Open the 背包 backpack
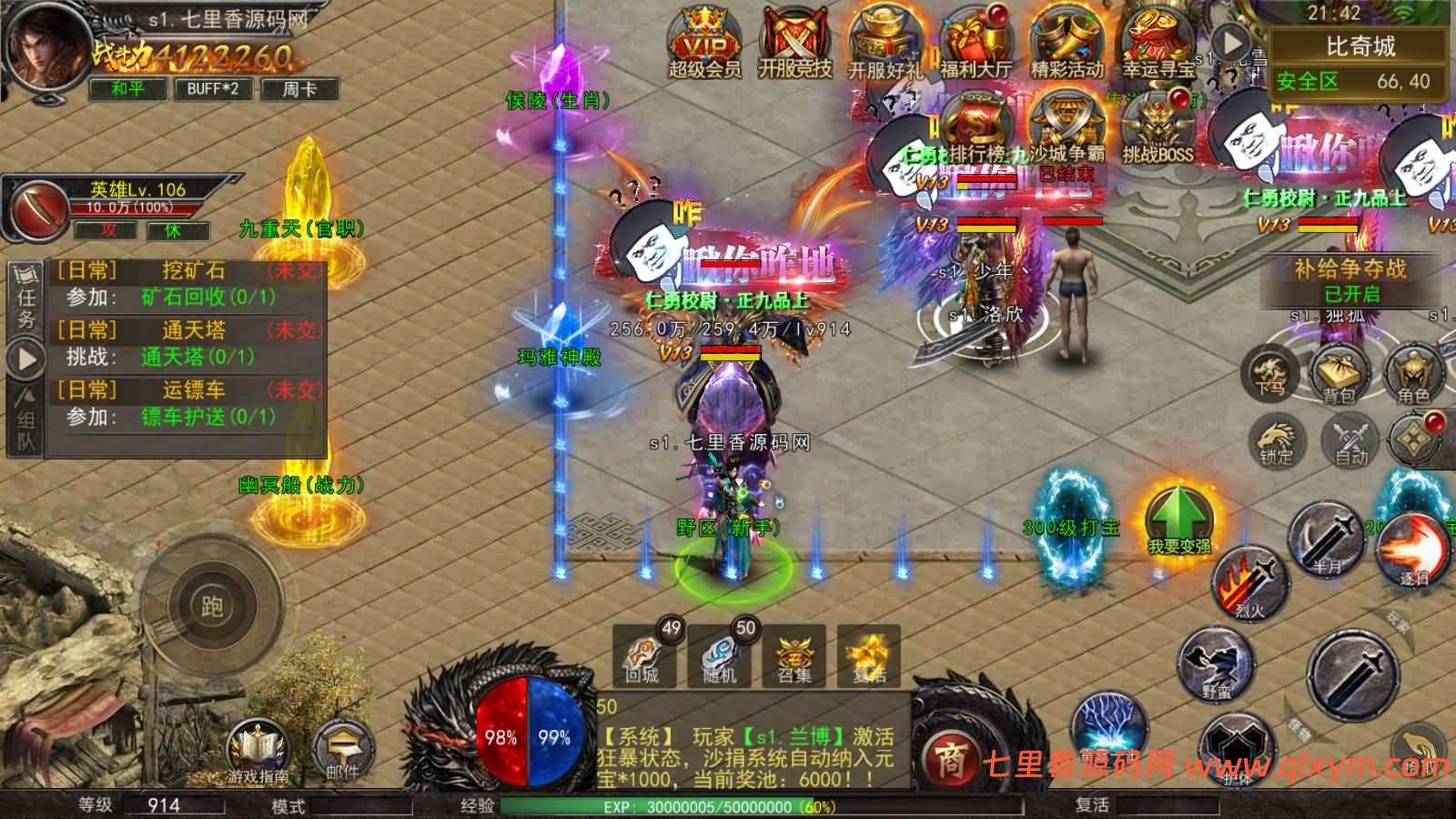 1340,374
